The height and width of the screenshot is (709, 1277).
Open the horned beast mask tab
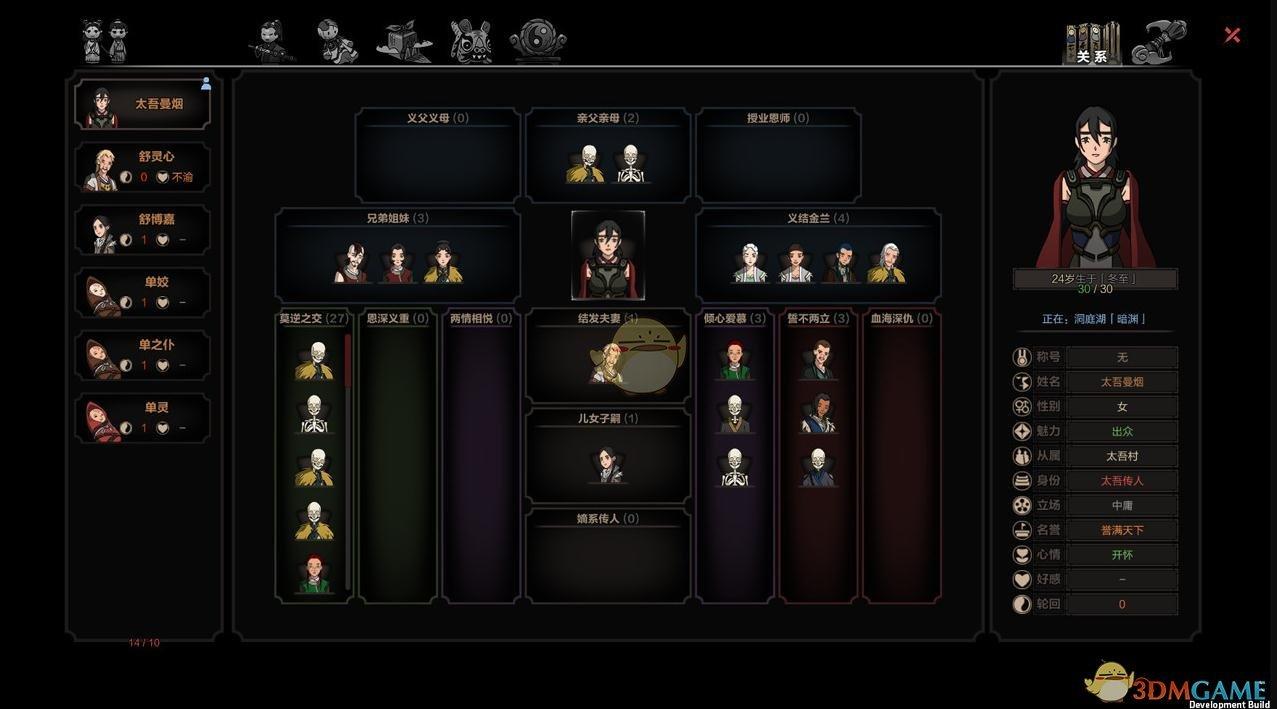(470, 42)
